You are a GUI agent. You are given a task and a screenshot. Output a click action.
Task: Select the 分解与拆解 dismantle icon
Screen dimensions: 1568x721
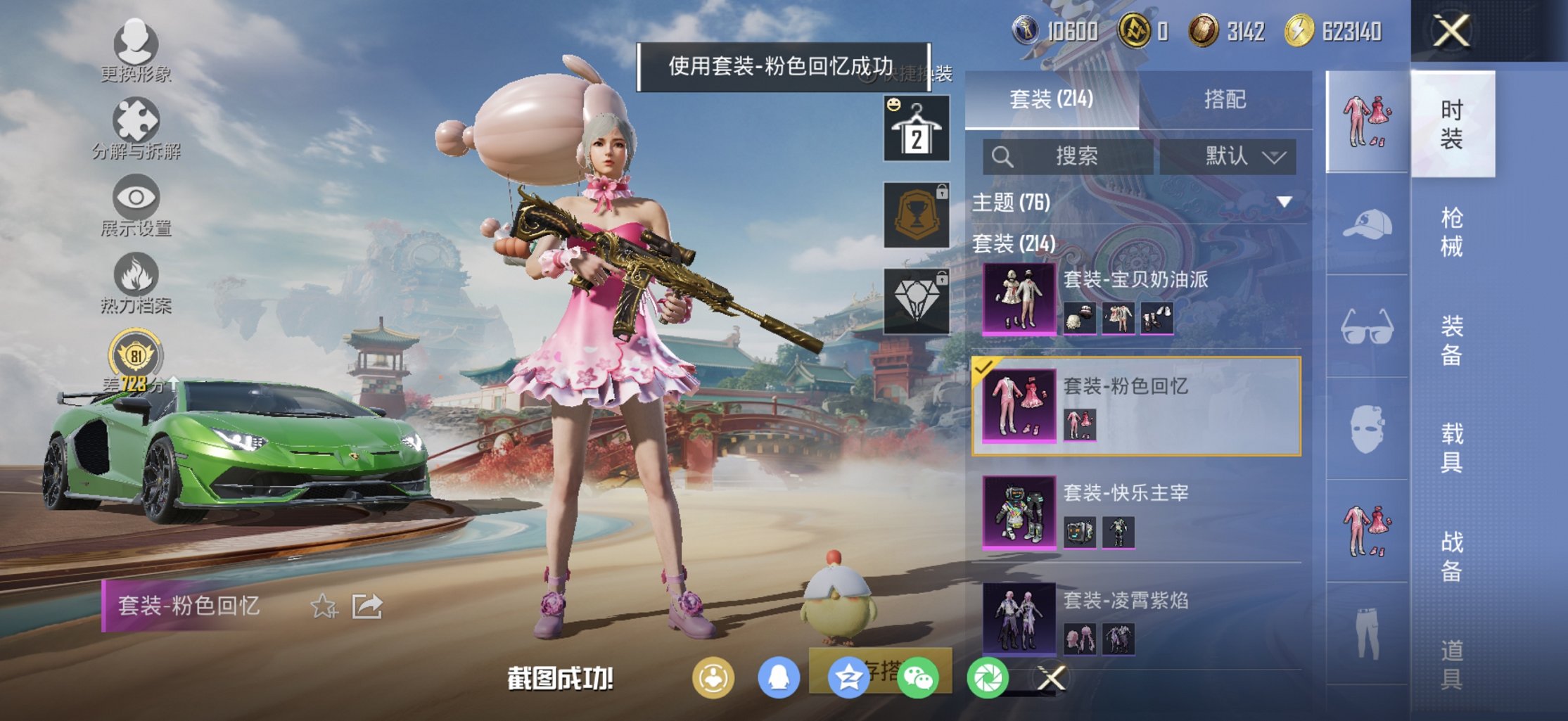coord(134,120)
